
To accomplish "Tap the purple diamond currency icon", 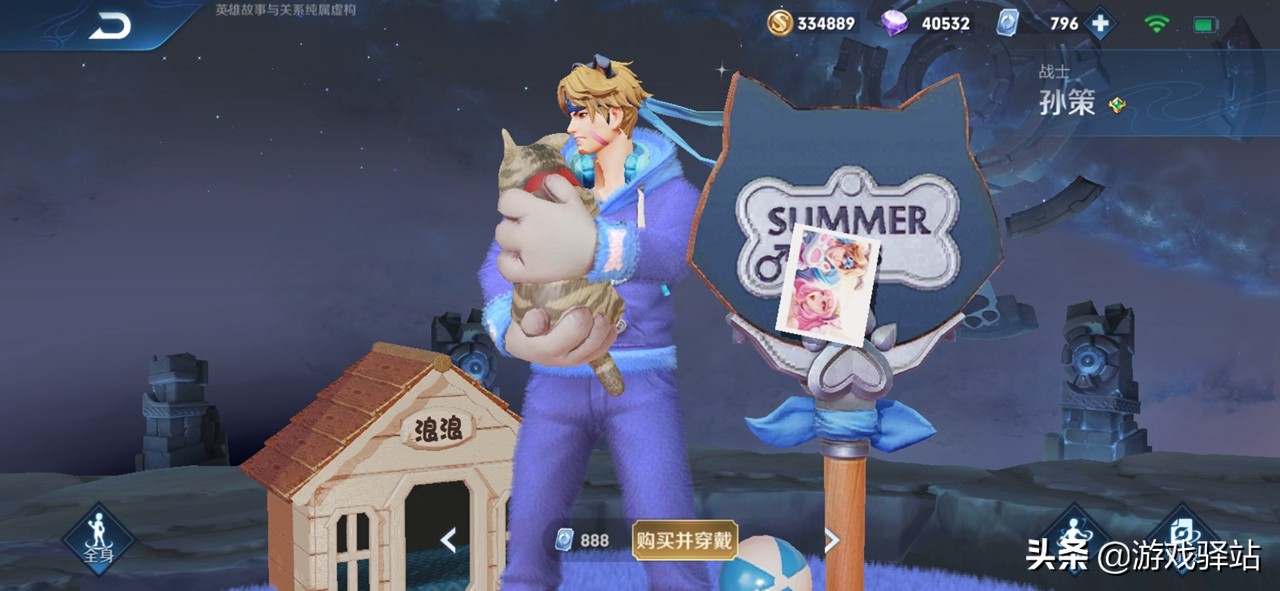I will coord(895,23).
